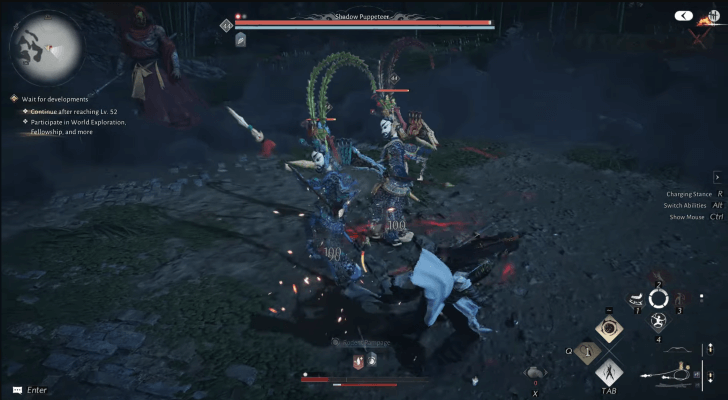Click the feather status icon under boss bar
Image resolution: width=728 pixels, height=400 pixels.
point(241,39)
